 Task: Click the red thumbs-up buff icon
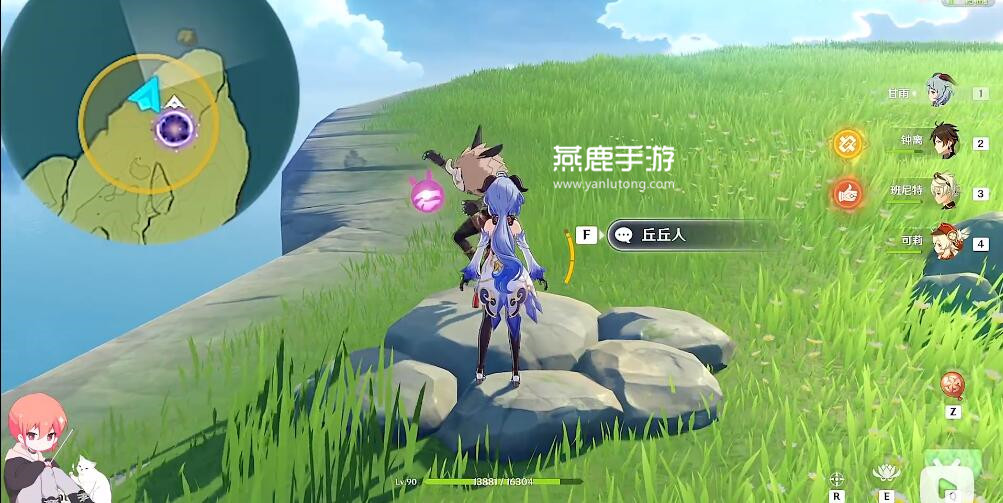point(848,193)
